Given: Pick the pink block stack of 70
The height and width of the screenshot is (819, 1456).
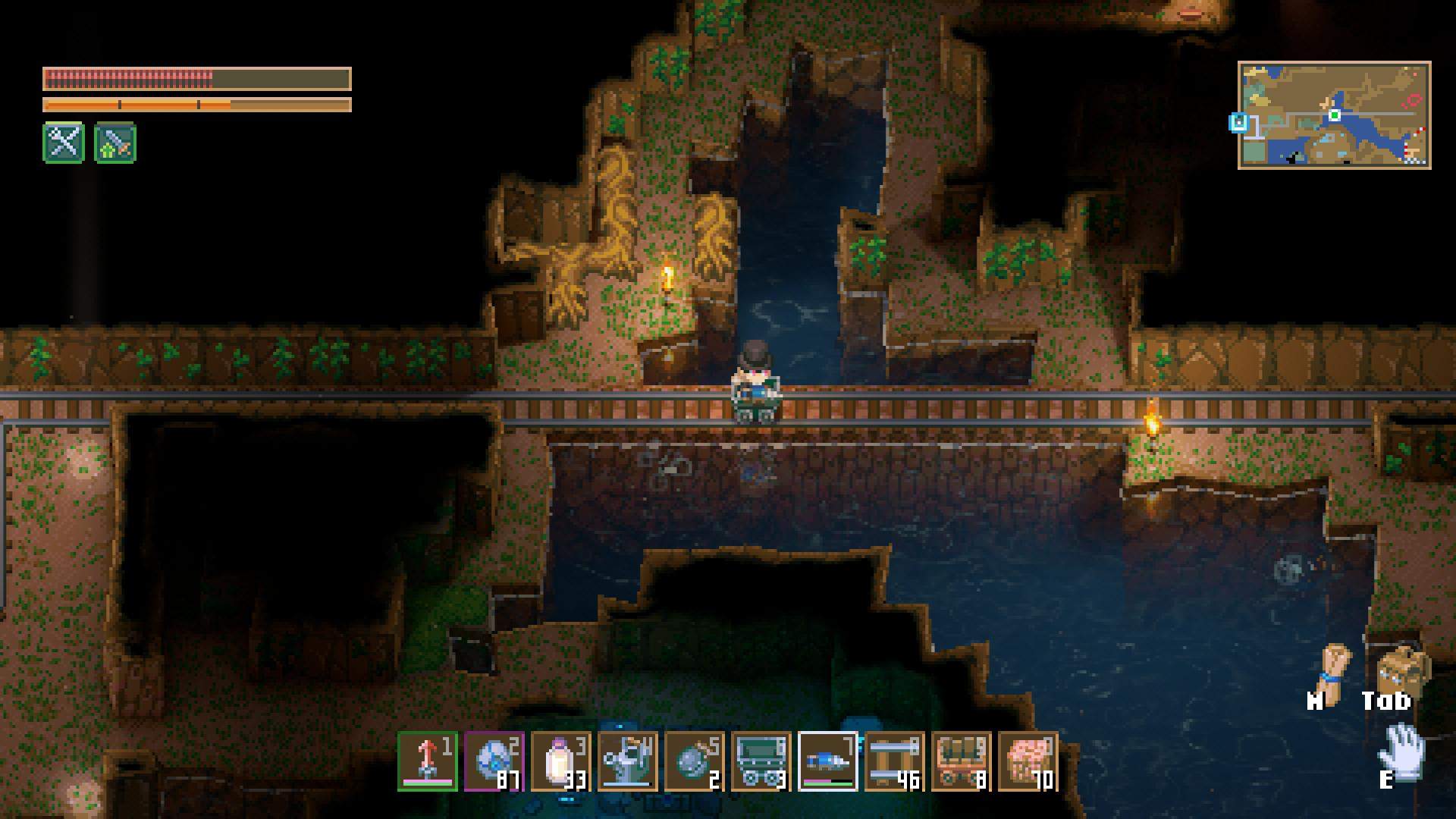Looking at the screenshot, I should pos(1028,761).
